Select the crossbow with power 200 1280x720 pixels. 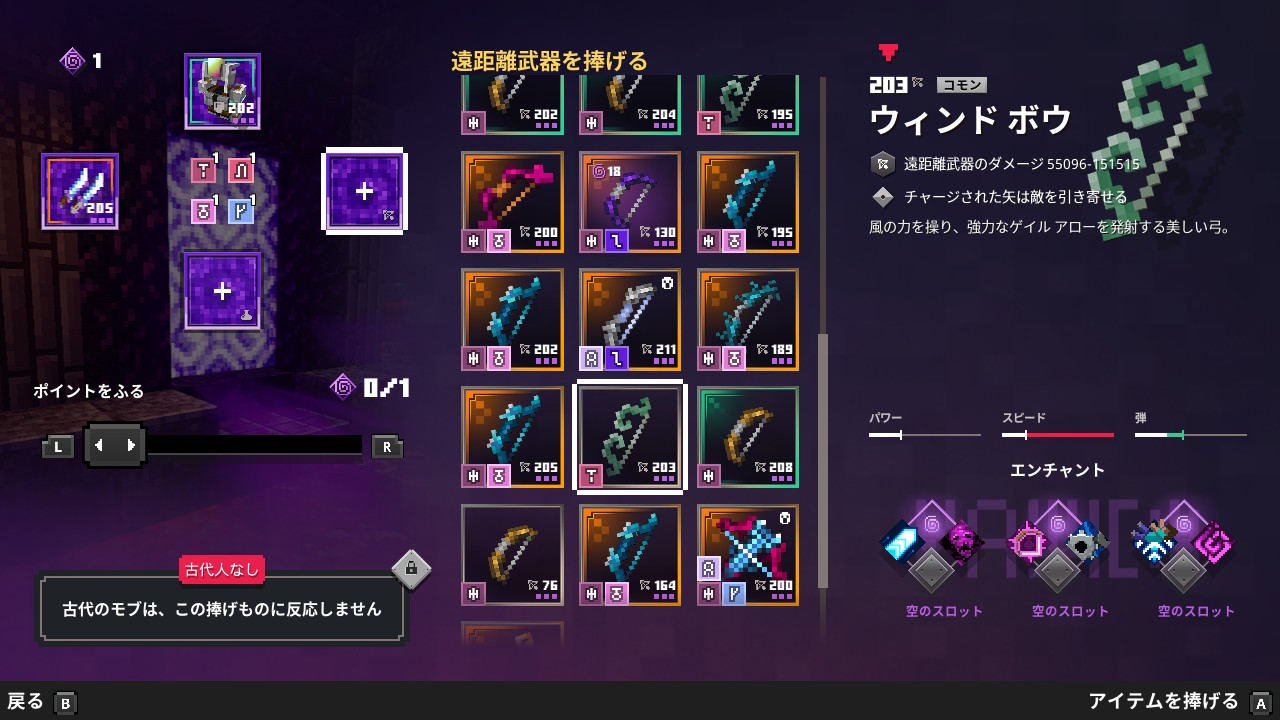[x=747, y=555]
